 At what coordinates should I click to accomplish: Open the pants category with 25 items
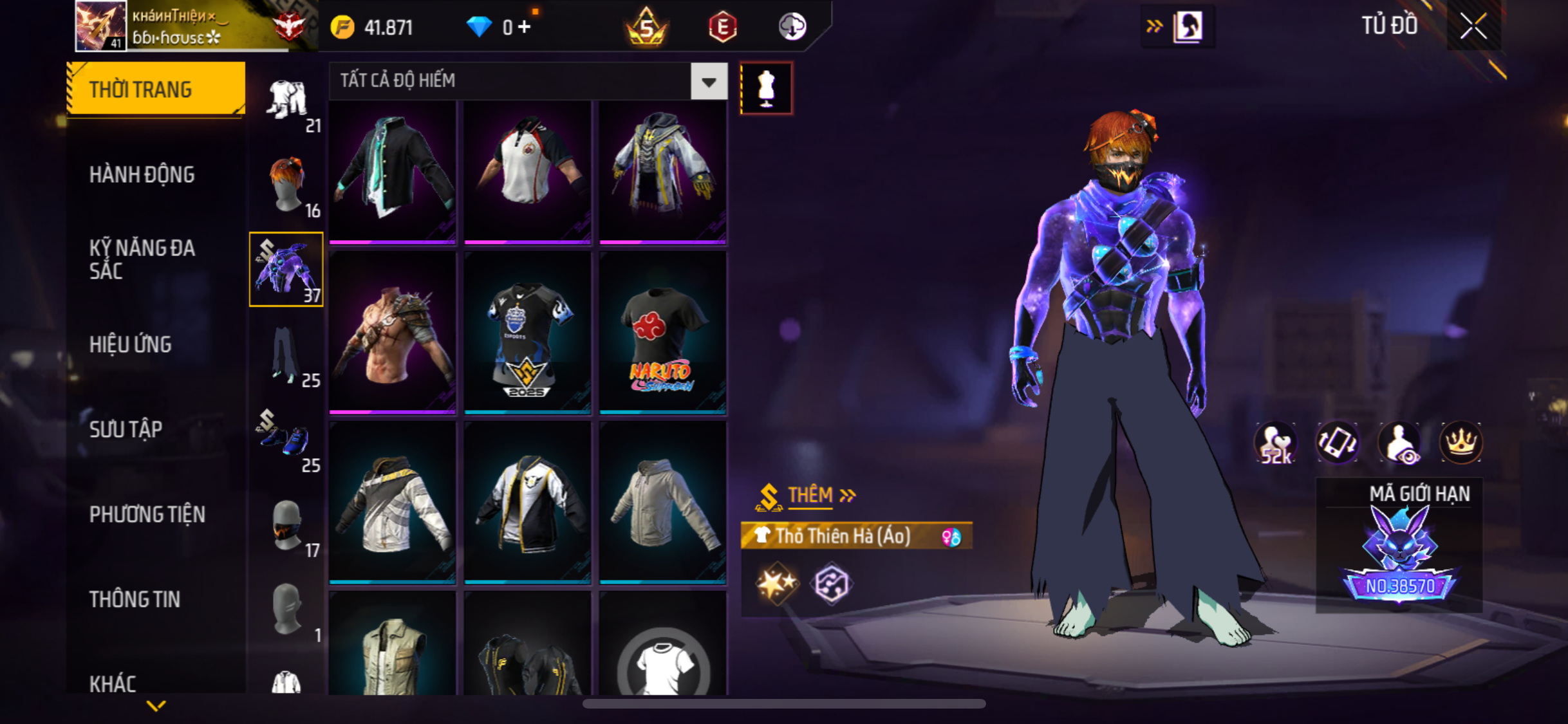(x=286, y=356)
